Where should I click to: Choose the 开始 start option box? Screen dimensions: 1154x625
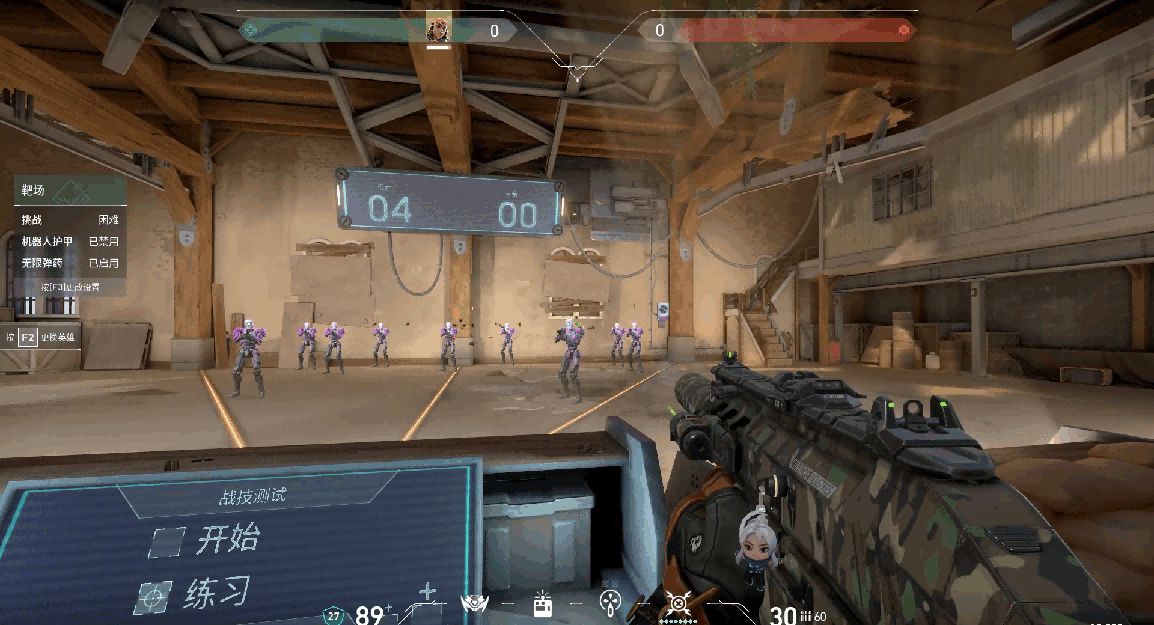pos(167,542)
